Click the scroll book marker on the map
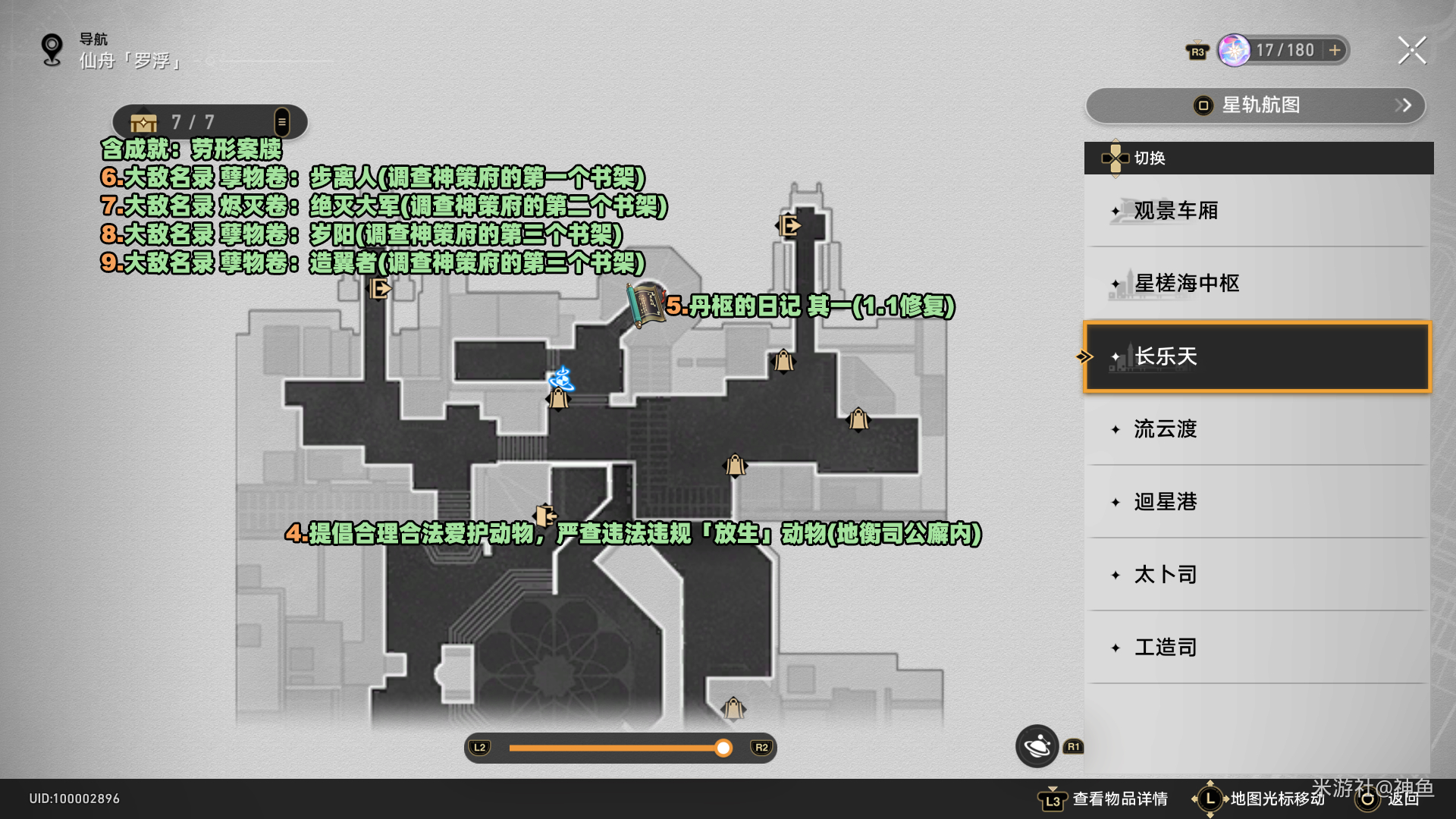The height and width of the screenshot is (819, 1456). (645, 305)
